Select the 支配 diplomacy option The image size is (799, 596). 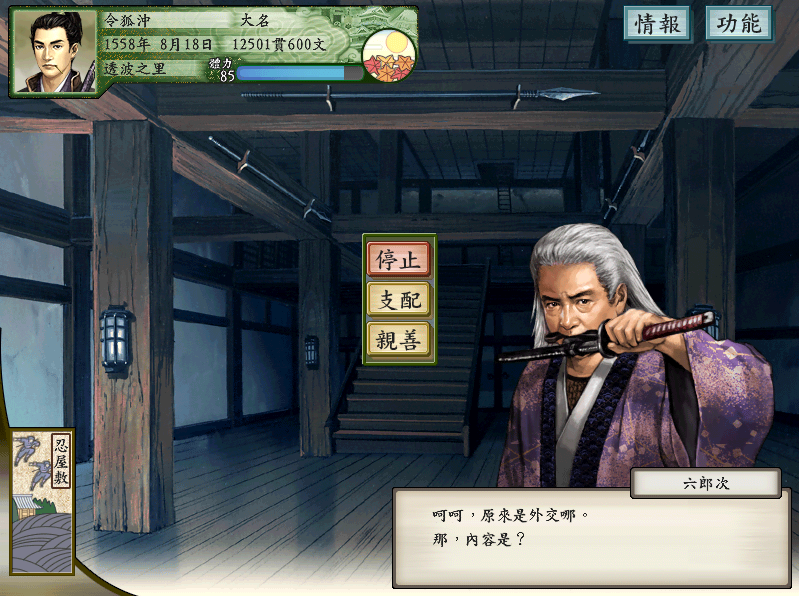(398, 299)
